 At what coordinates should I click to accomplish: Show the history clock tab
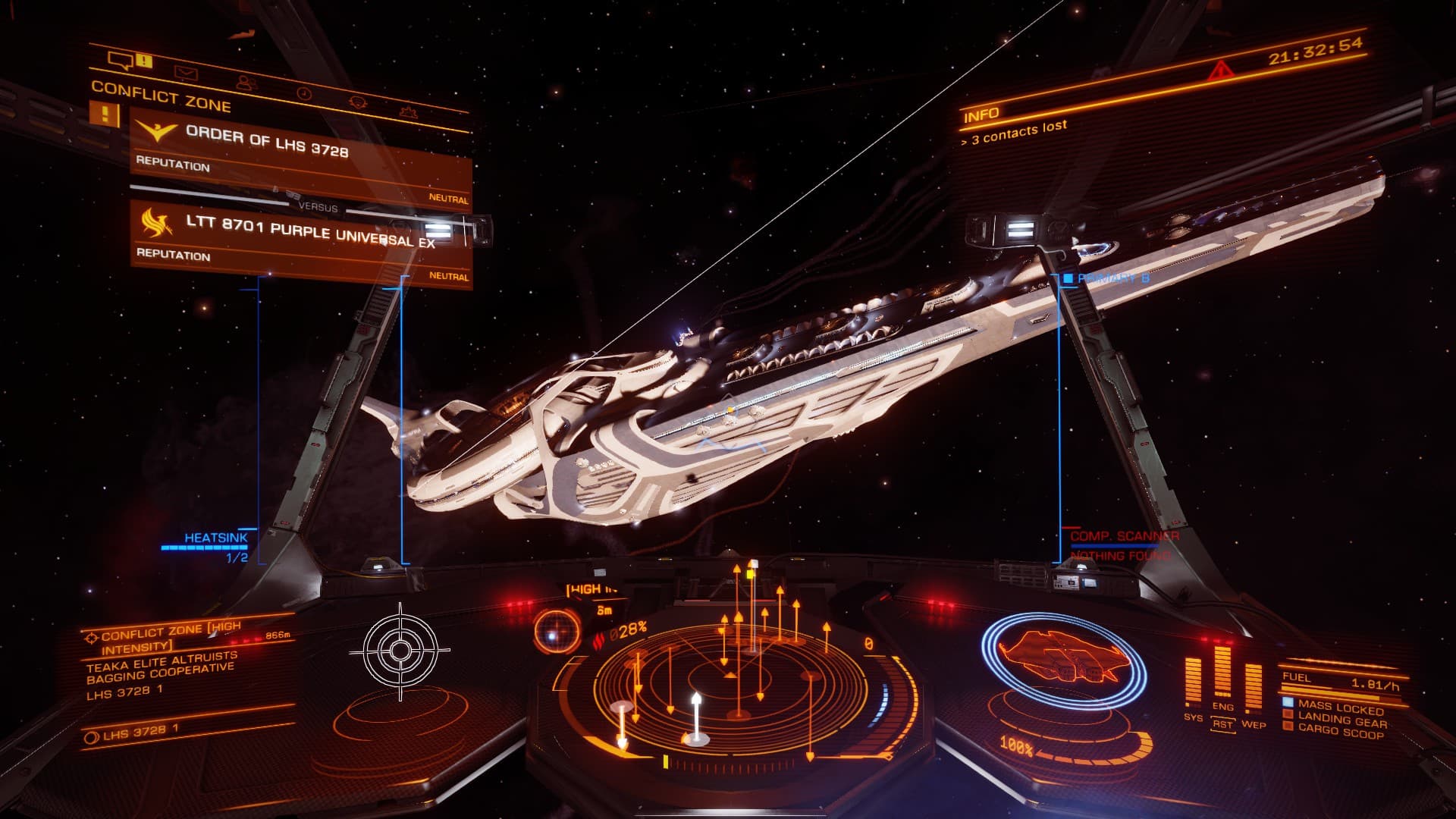(x=303, y=93)
